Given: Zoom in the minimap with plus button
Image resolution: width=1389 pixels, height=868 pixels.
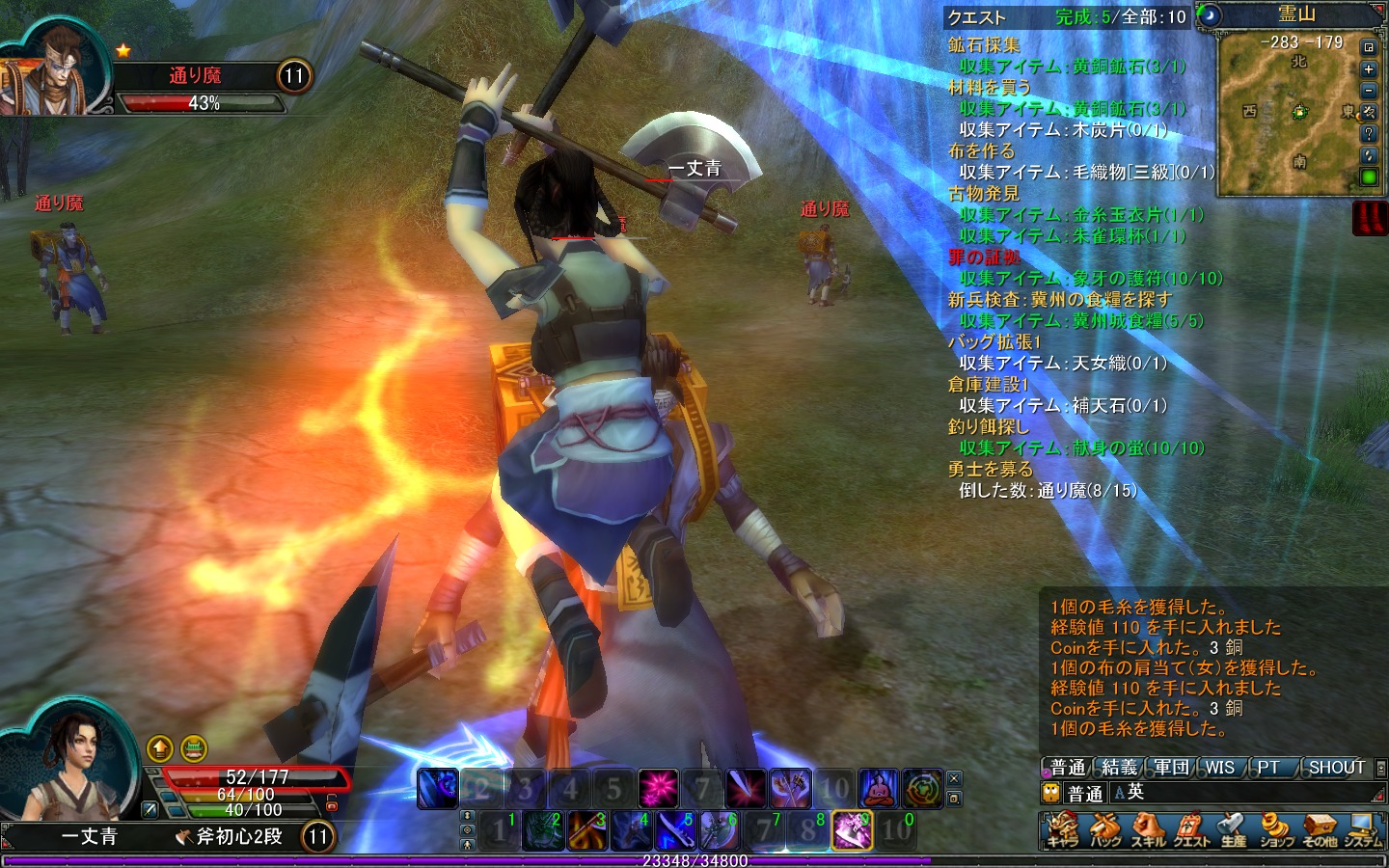Looking at the screenshot, I should coord(1368,69).
